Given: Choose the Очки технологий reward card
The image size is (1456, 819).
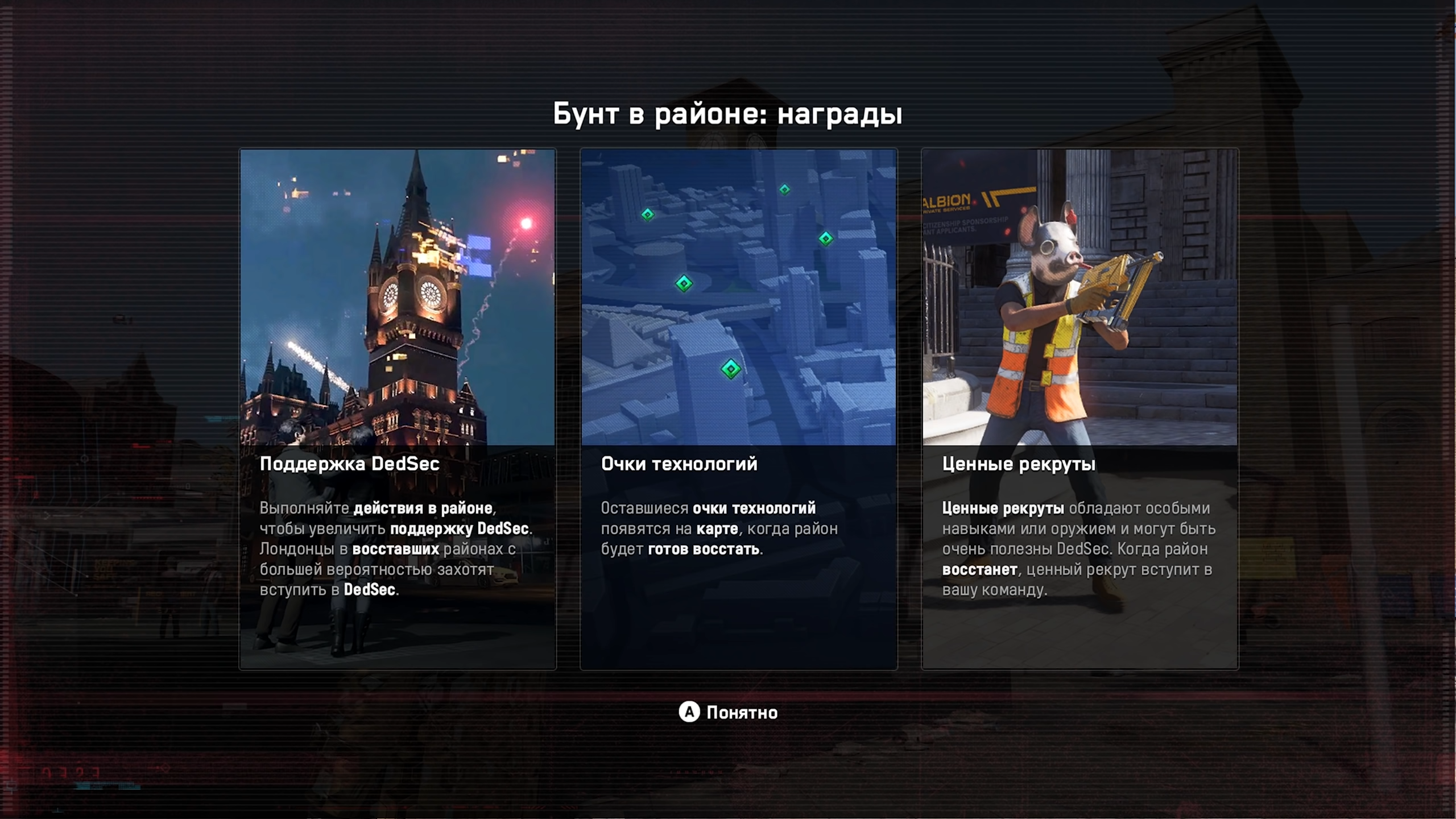Looking at the screenshot, I should pyautogui.click(x=738, y=409).
